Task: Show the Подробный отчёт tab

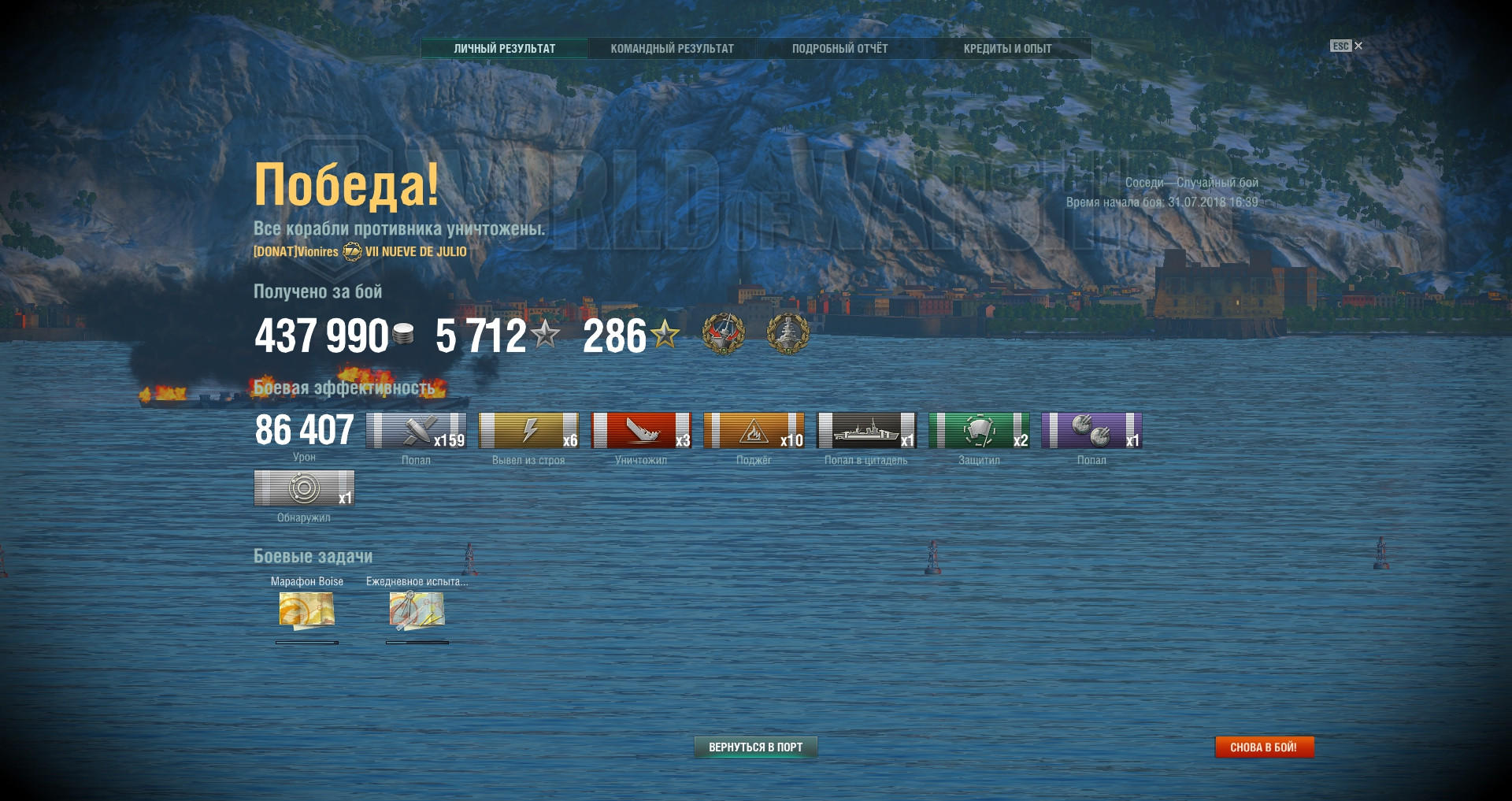Action: [x=839, y=49]
